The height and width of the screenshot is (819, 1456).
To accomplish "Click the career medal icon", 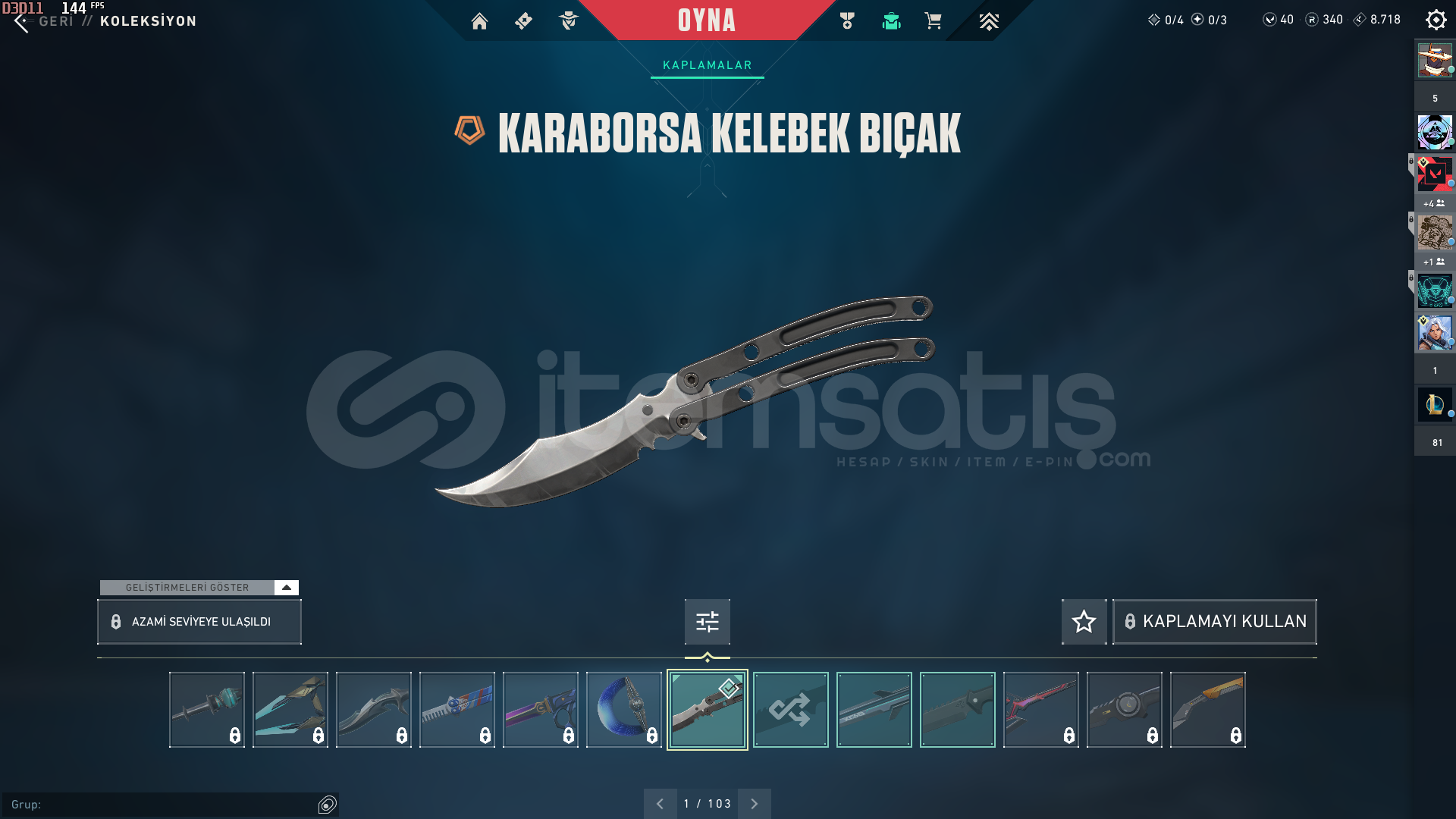I will (847, 21).
